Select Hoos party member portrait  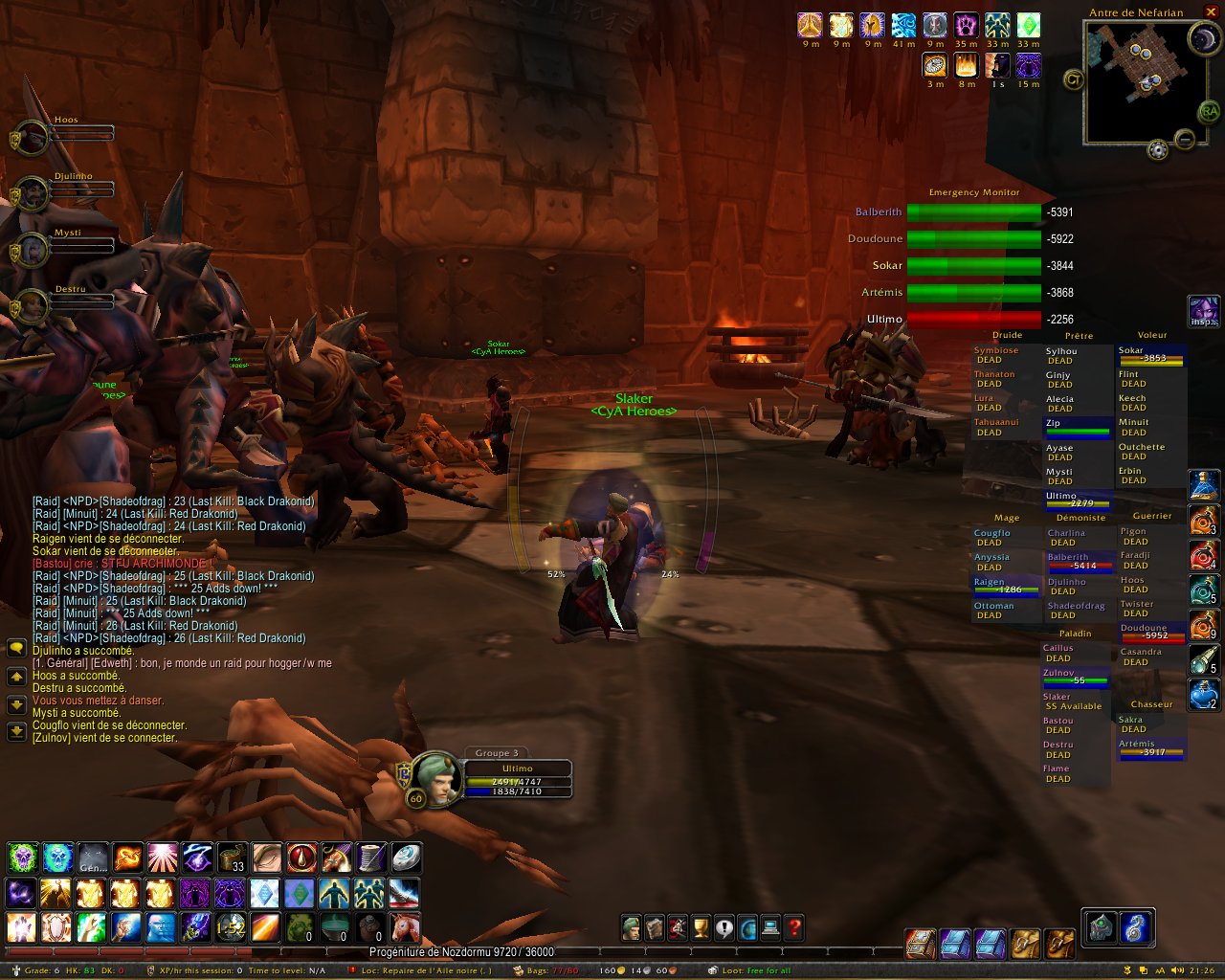[34, 137]
